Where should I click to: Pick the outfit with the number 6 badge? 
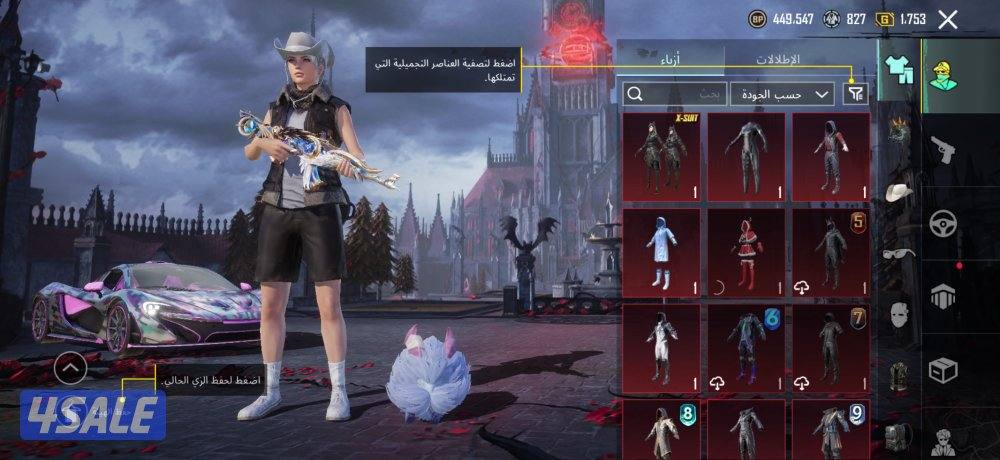click(746, 345)
